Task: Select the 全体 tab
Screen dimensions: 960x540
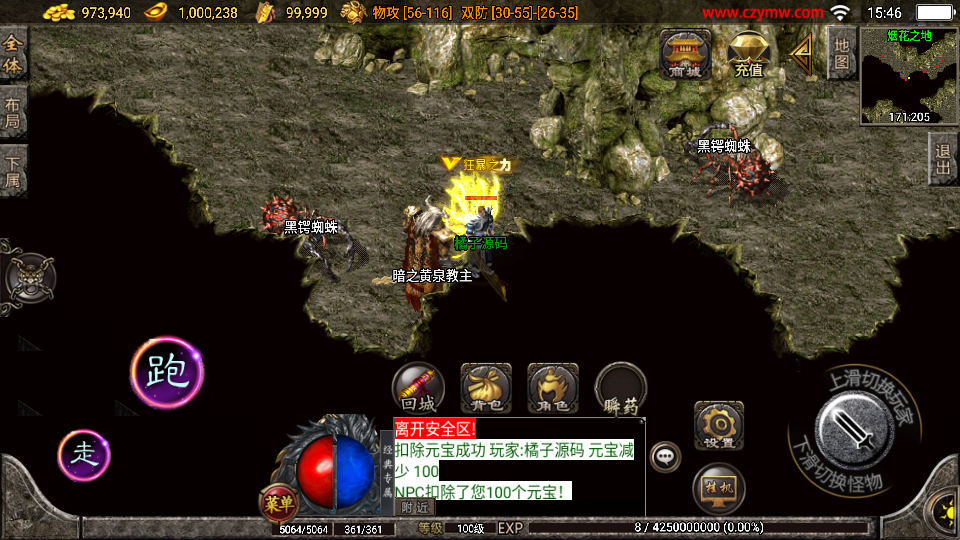Action: pyautogui.click(x=13, y=54)
